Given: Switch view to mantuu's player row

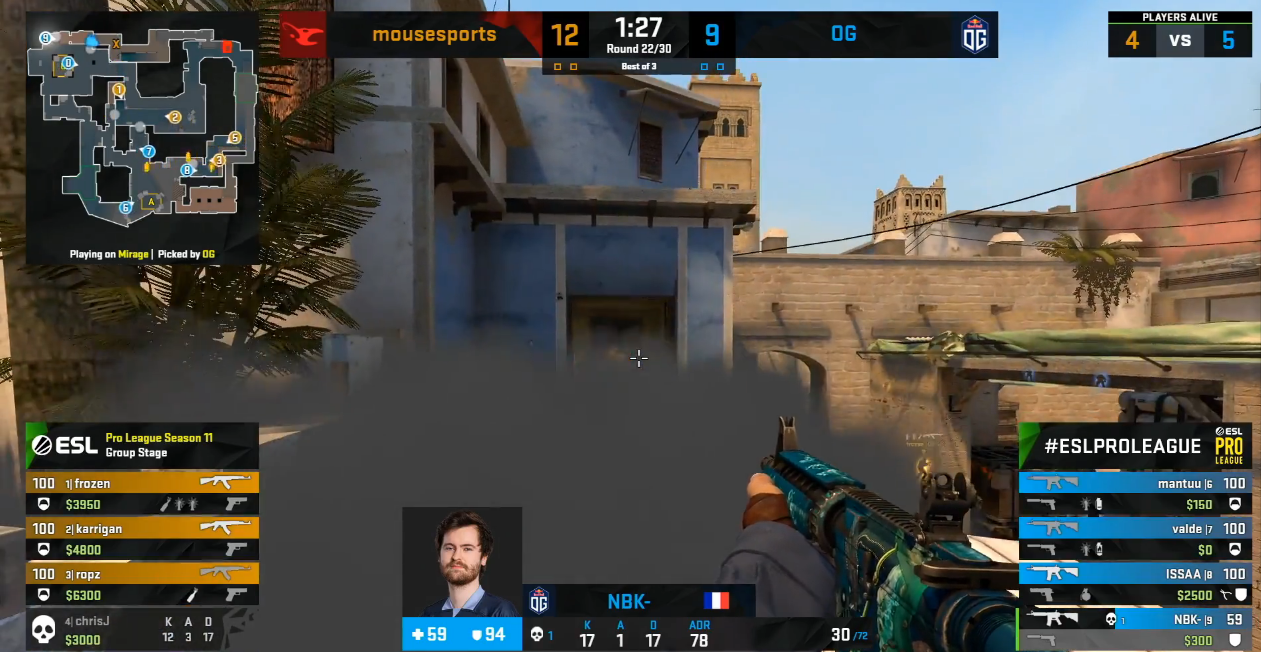Looking at the screenshot, I should [x=1134, y=493].
